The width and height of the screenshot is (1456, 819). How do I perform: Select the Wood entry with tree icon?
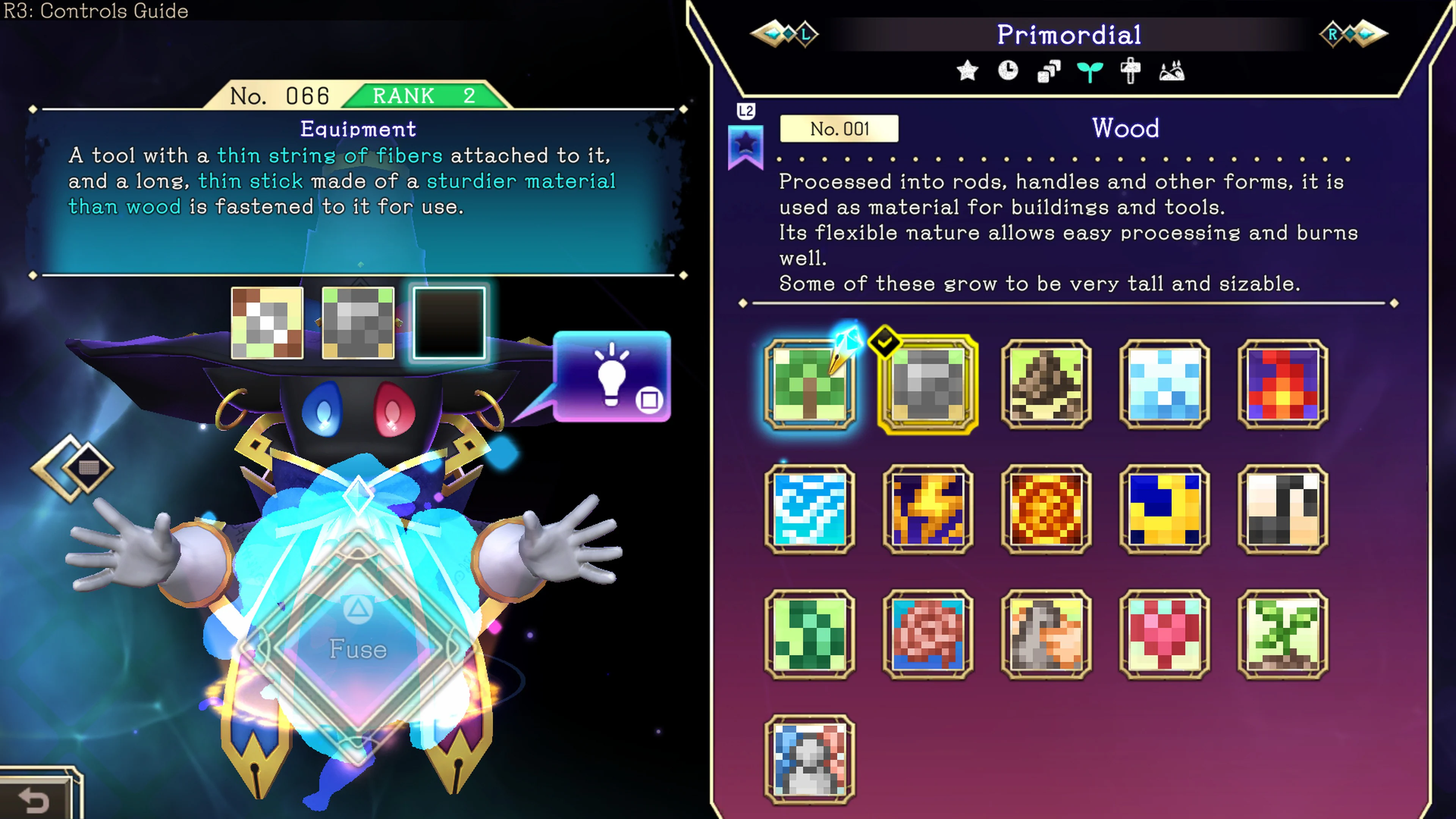tap(811, 385)
